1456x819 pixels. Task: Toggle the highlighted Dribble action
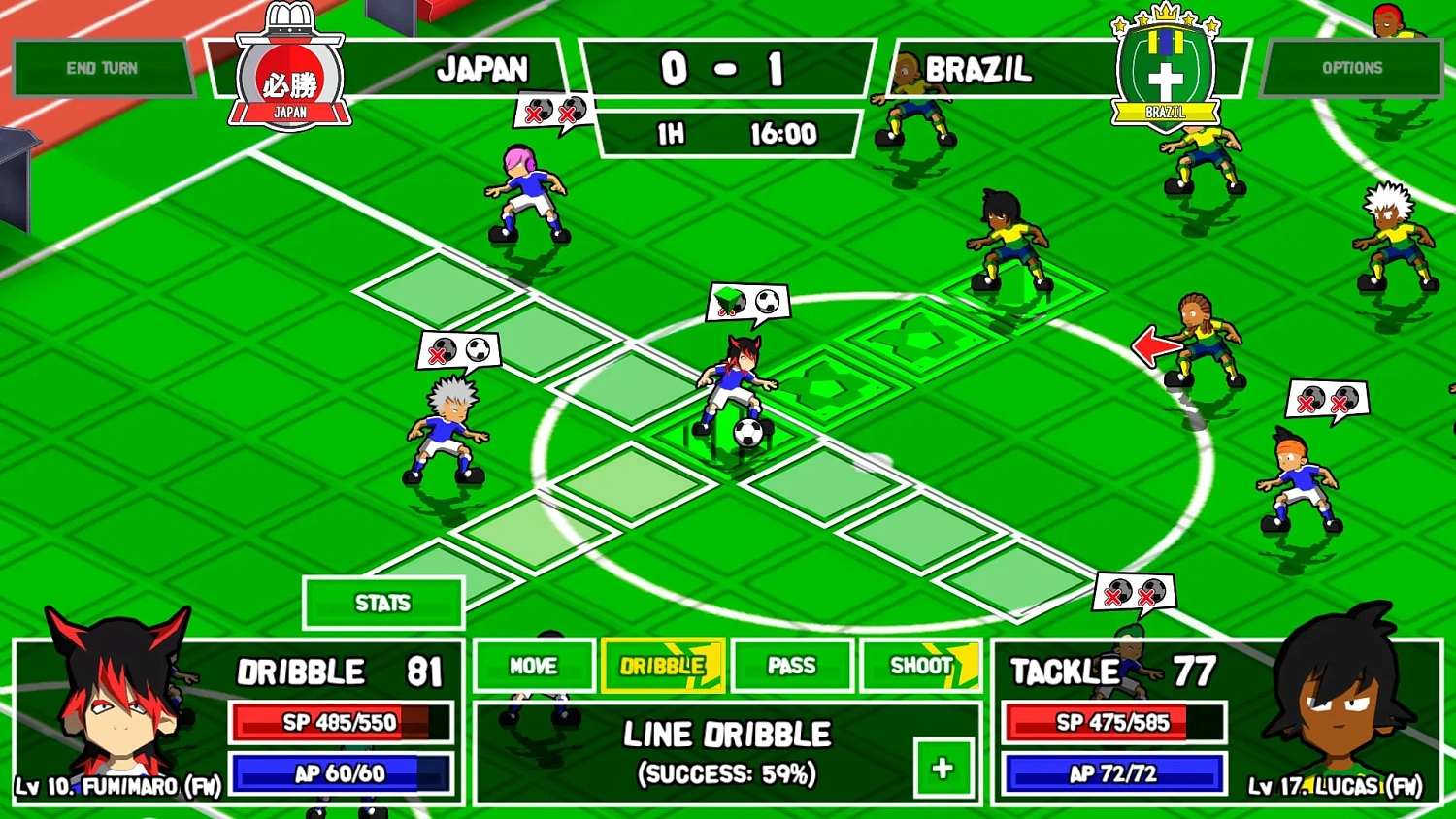pyautogui.click(x=662, y=667)
